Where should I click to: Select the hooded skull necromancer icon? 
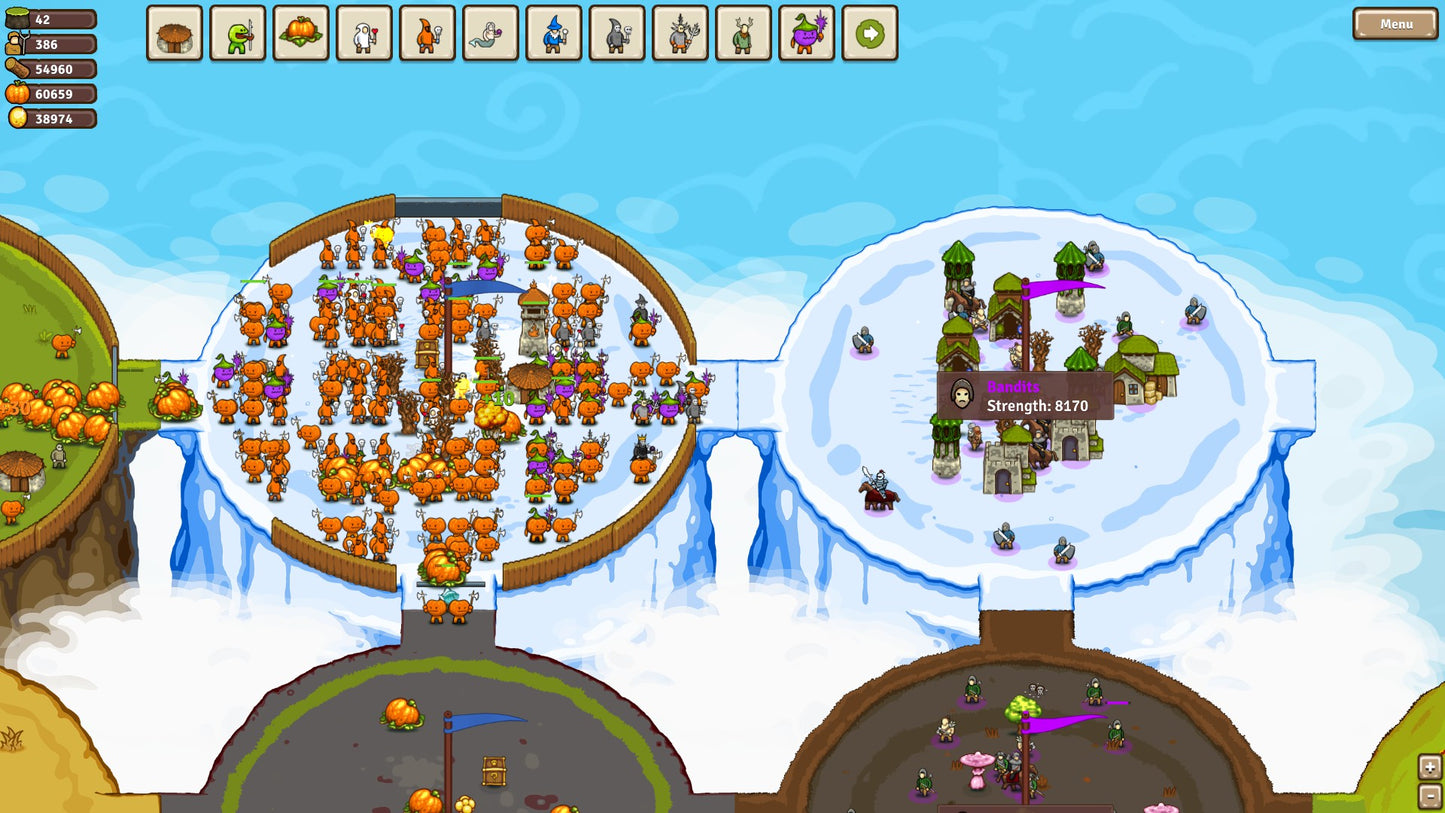click(617, 33)
